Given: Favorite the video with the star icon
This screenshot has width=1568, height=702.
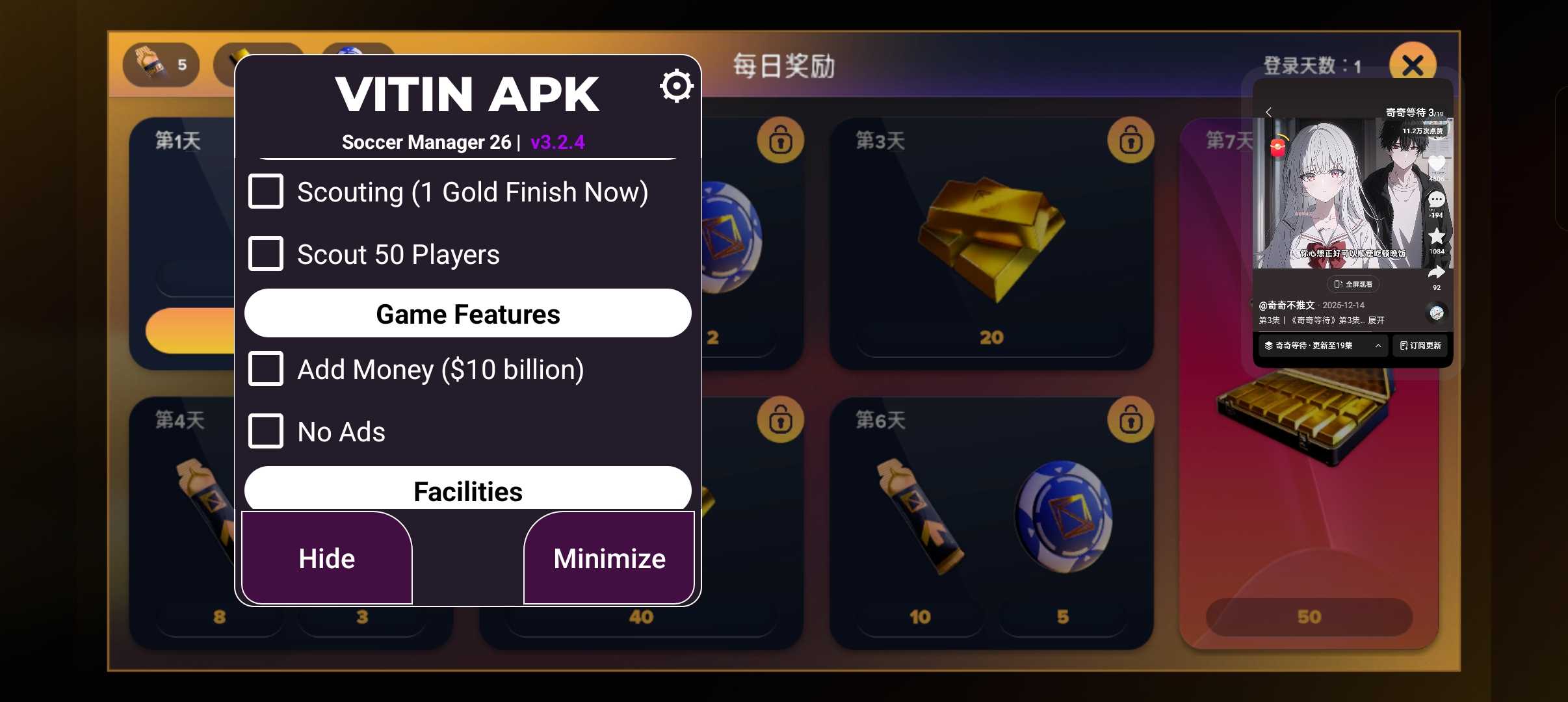Looking at the screenshot, I should (x=1436, y=236).
